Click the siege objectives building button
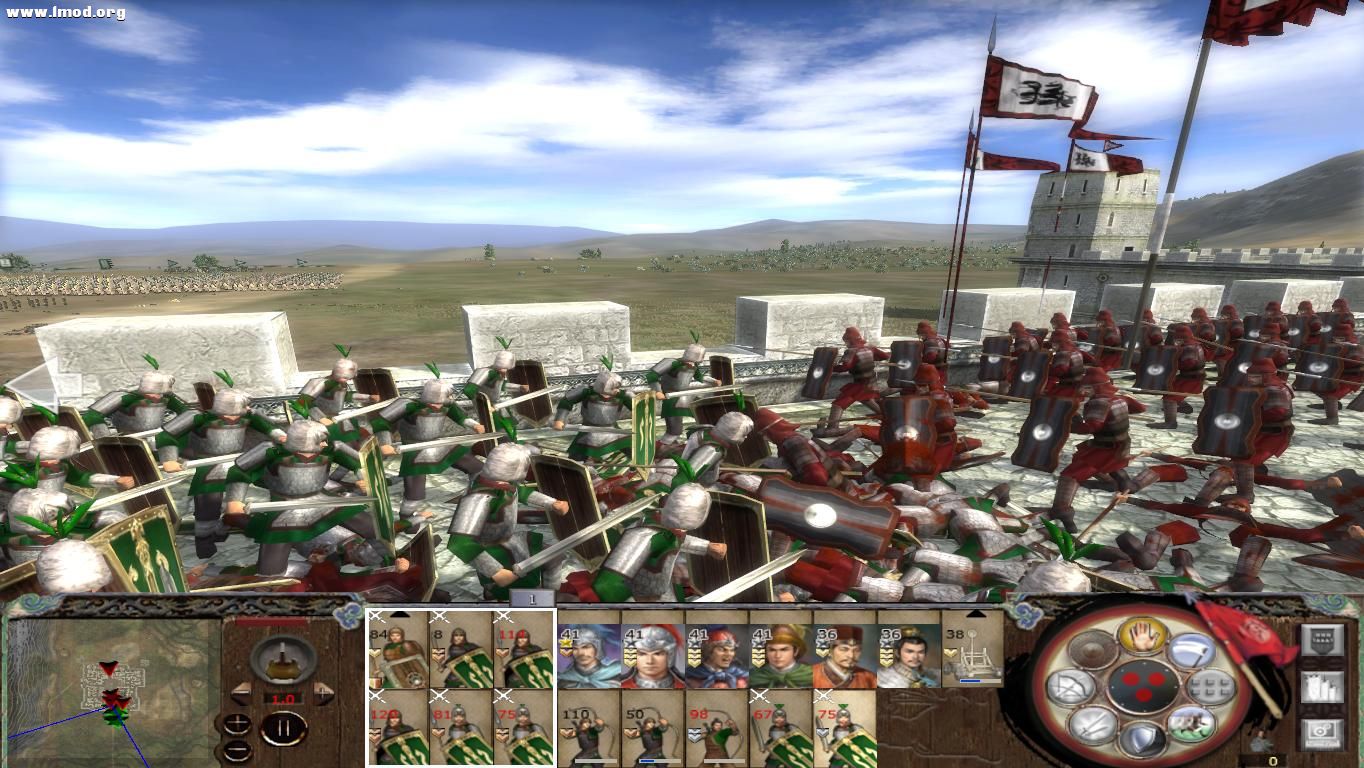The image size is (1364, 768). pyautogui.click(x=1322, y=689)
